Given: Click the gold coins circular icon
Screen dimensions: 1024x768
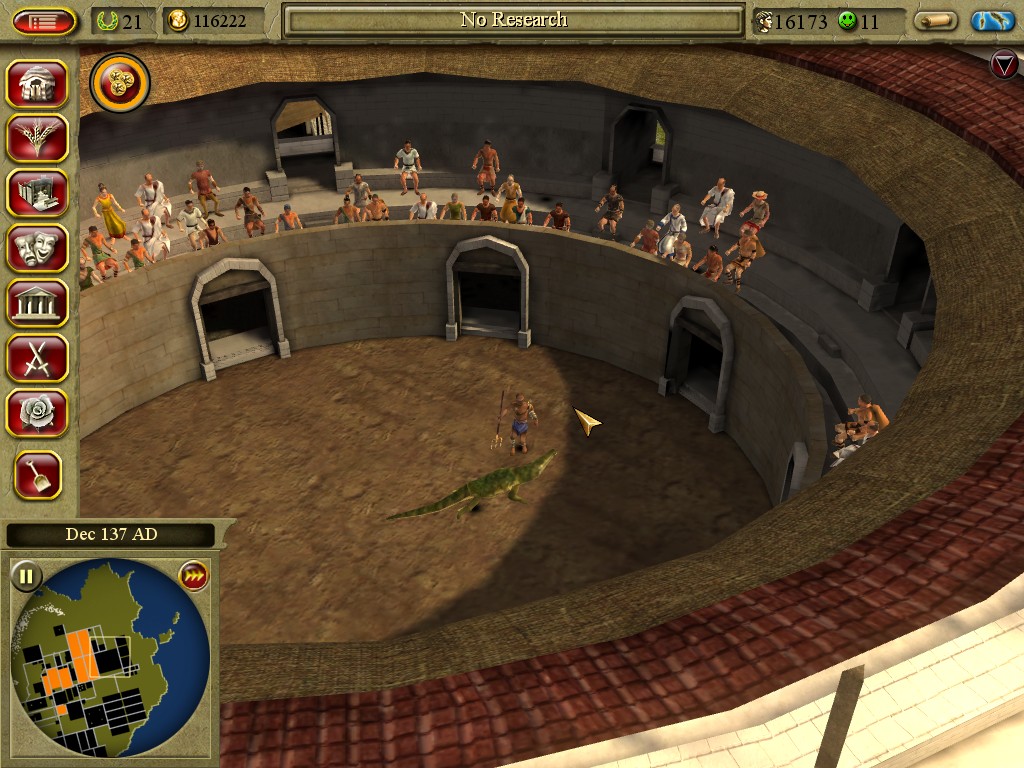Looking at the screenshot, I should pos(120,84).
